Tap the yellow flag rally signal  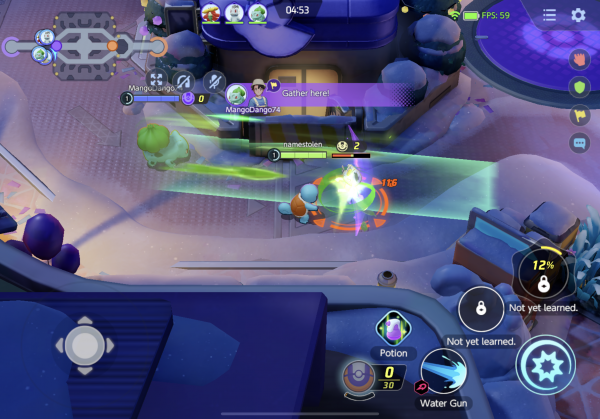click(578, 115)
